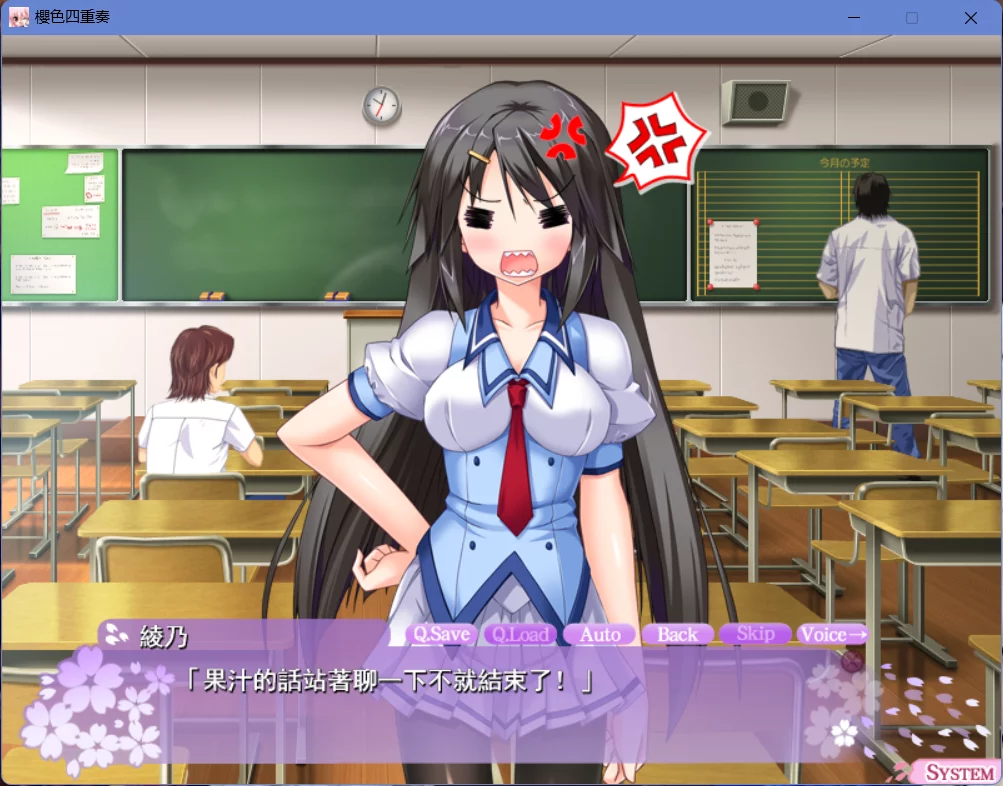The height and width of the screenshot is (786, 1003).
Task: Hide the dialogue box with the round X icon
Action: pyautogui.click(x=852, y=661)
